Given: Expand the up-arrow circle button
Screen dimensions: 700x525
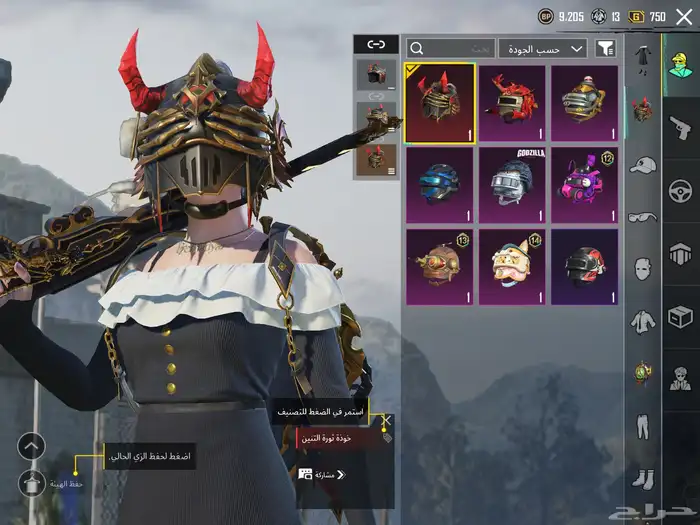Looking at the screenshot, I should (32, 446).
